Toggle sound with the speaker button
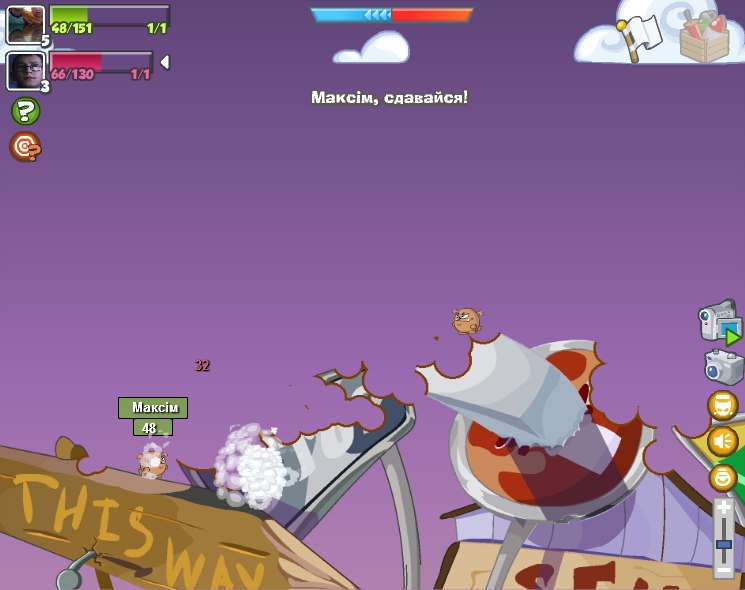This screenshot has height=590, width=745. [x=722, y=441]
